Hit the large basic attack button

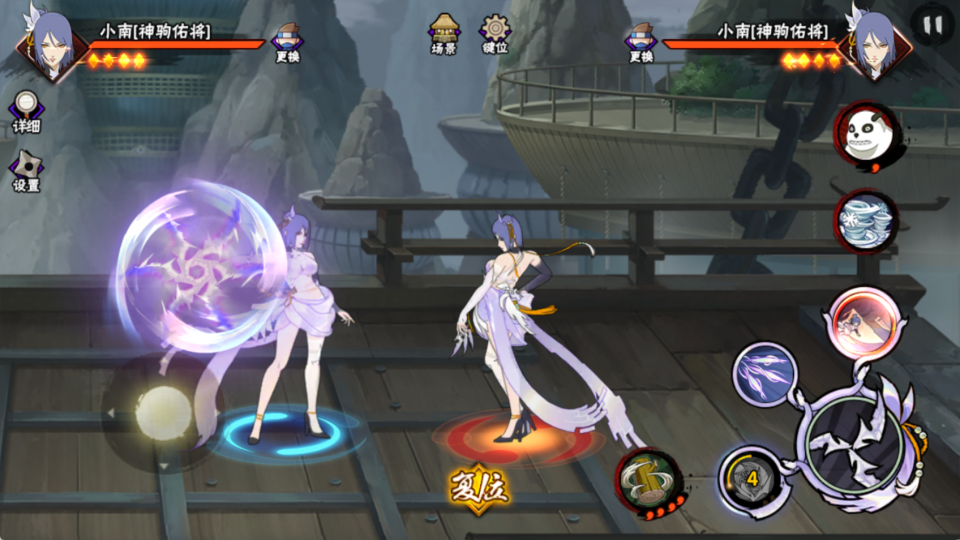click(x=853, y=439)
